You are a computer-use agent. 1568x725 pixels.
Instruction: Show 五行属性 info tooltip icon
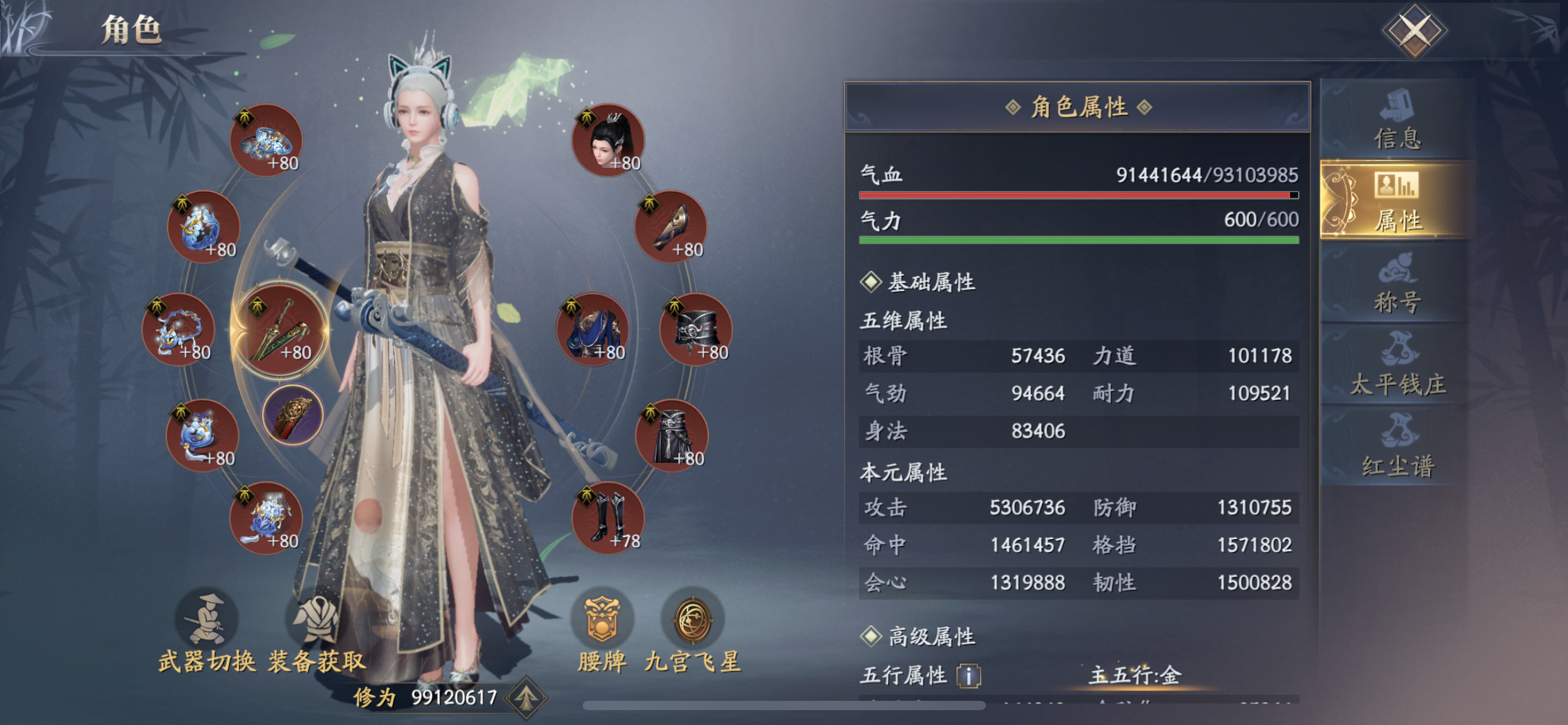pos(969,675)
